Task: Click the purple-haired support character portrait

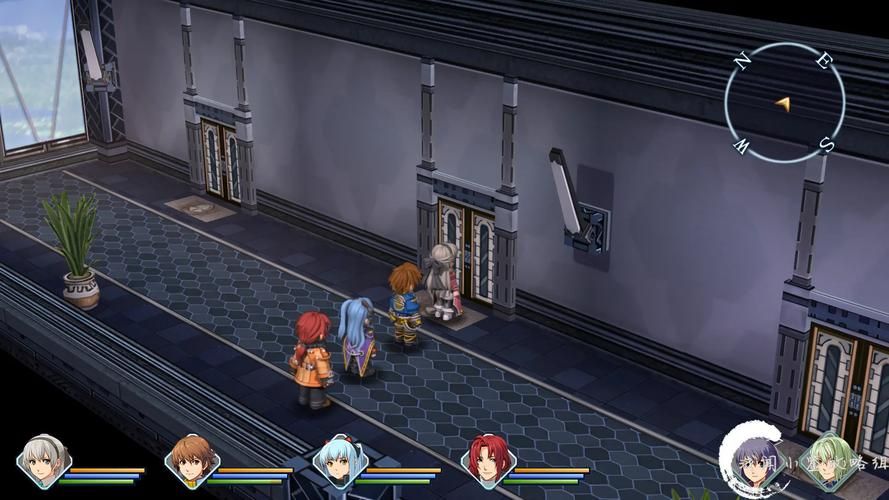Action: [x=750, y=462]
